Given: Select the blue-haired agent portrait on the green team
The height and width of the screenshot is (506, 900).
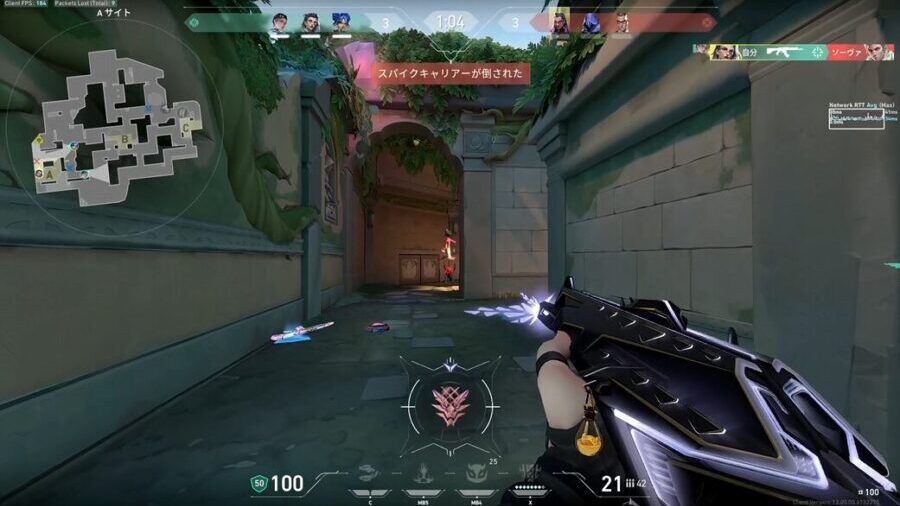Looking at the screenshot, I should (341, 22).
